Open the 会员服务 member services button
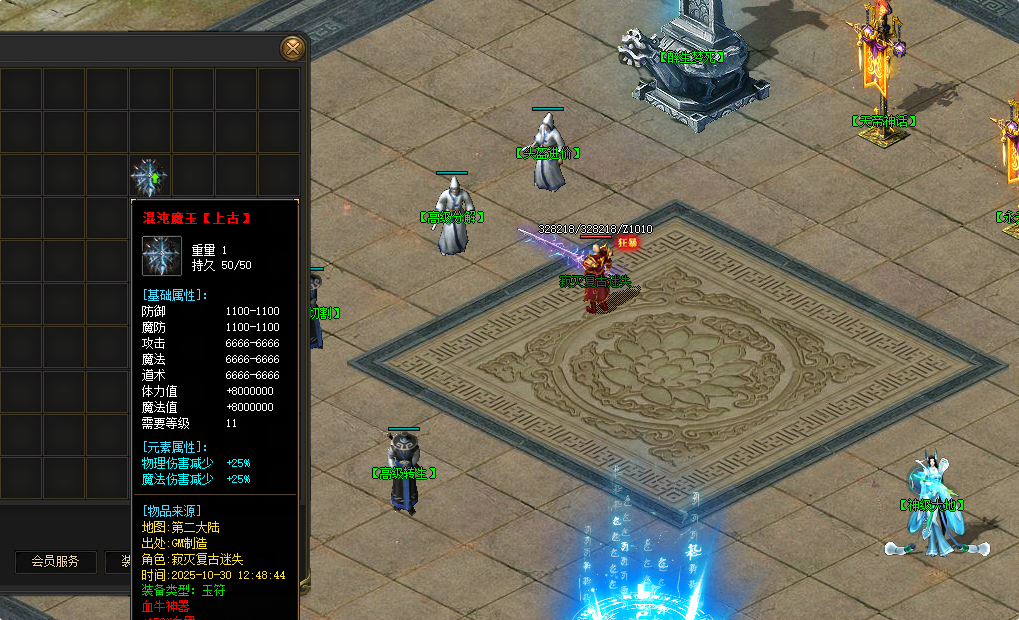 (x=55, y=562)
